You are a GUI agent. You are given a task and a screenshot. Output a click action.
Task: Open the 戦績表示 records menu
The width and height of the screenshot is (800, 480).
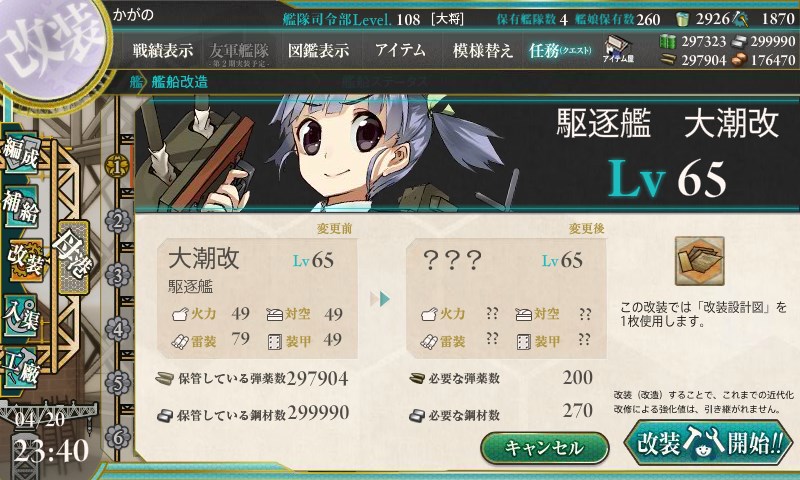[x=163, y=50]
